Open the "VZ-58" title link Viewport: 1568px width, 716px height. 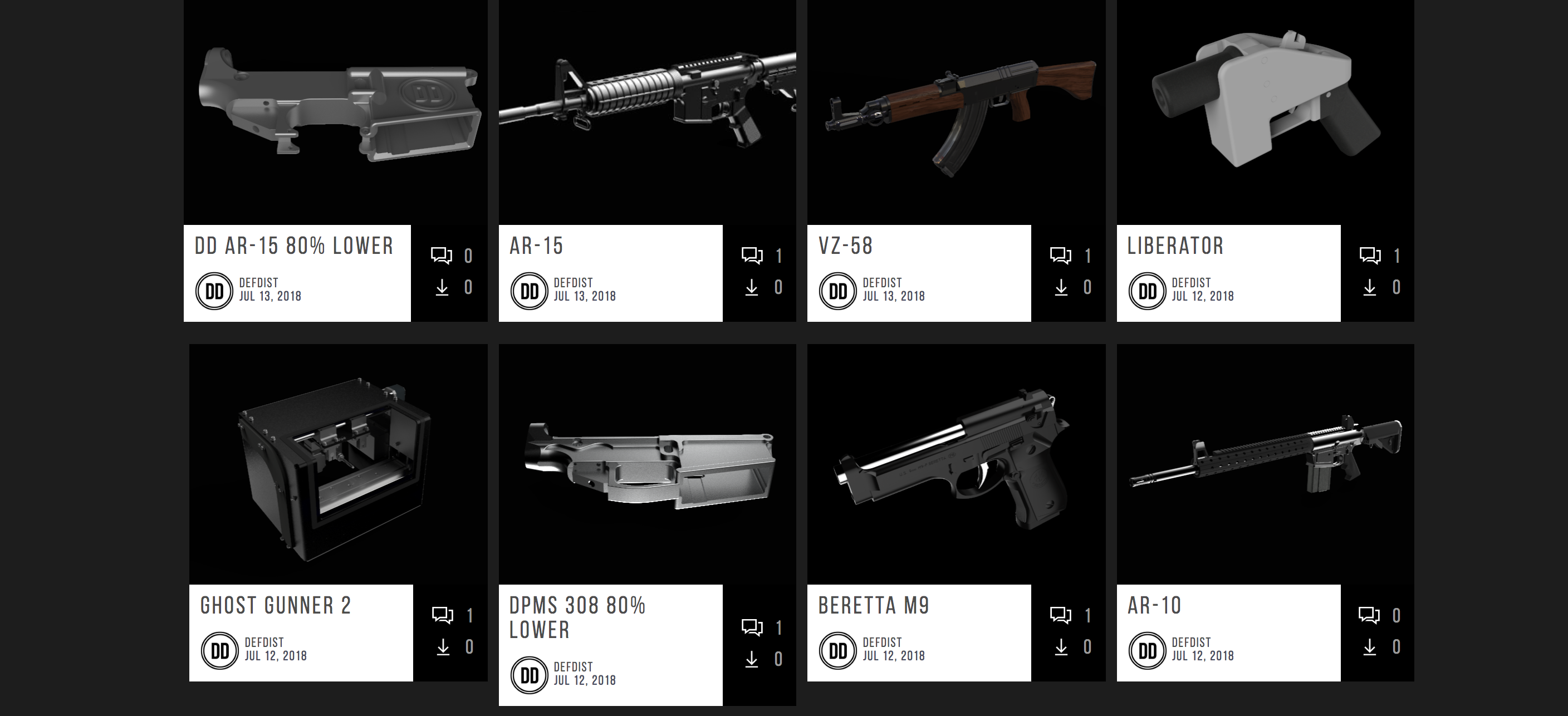click(x=845, y=246)
